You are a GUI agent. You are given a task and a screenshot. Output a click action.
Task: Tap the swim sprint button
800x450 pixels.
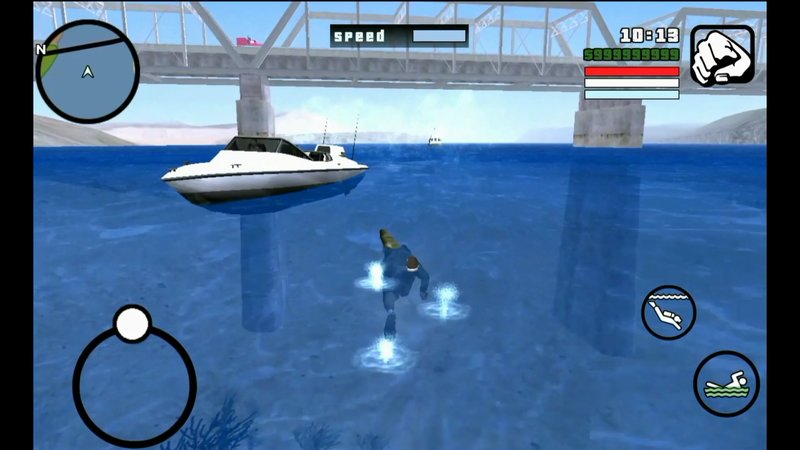726,383
